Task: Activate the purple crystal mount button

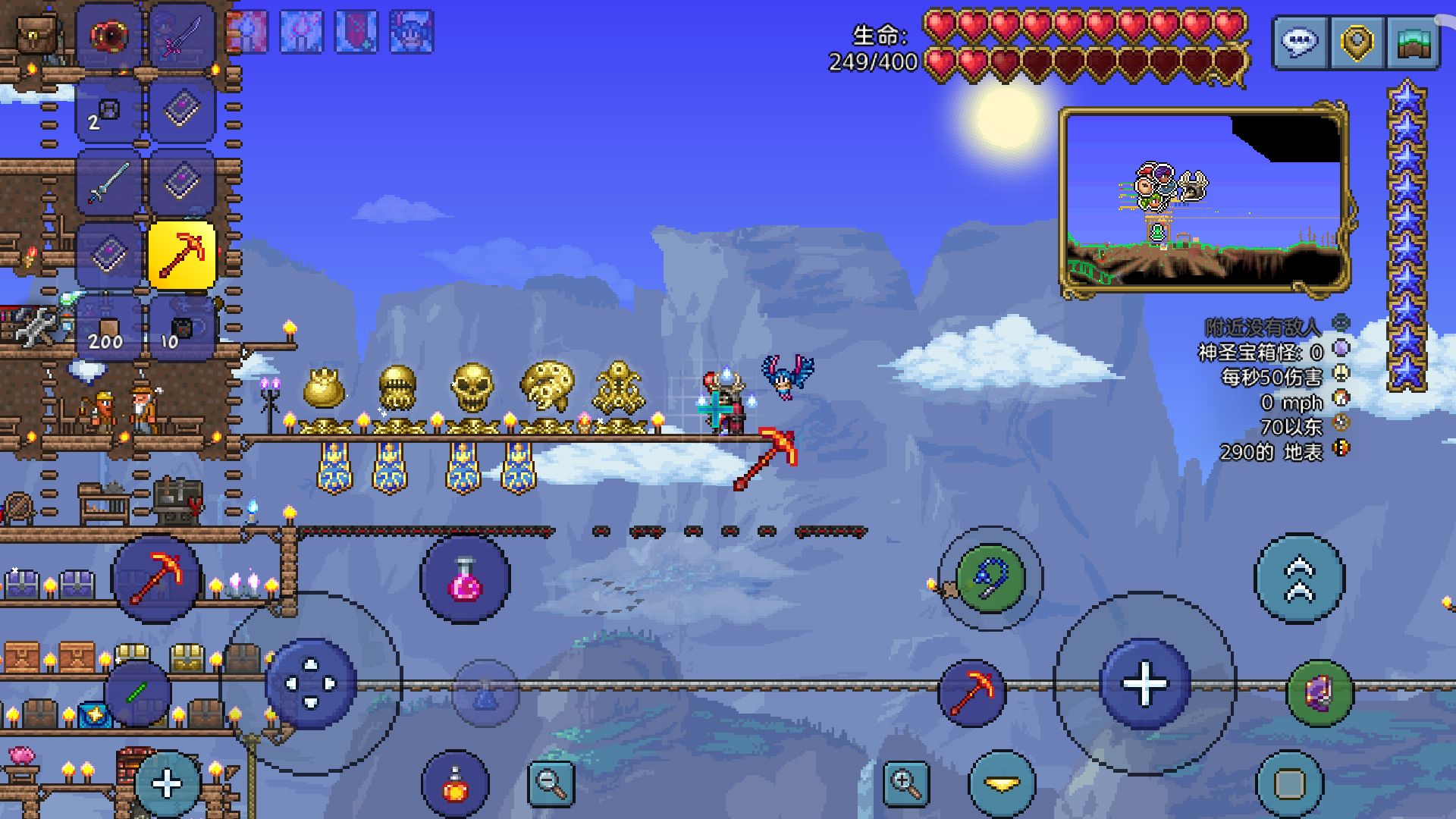Action: [1320, 693]
